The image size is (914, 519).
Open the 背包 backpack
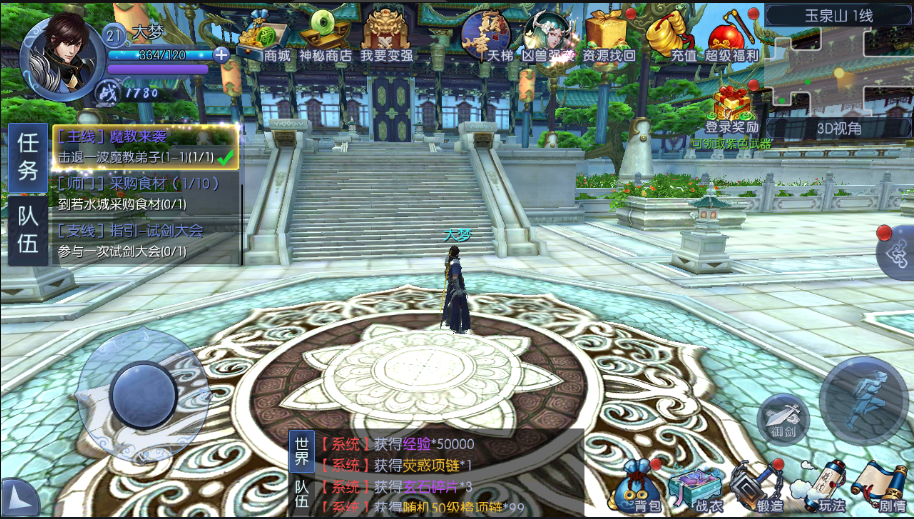click(x=640, y=487)
